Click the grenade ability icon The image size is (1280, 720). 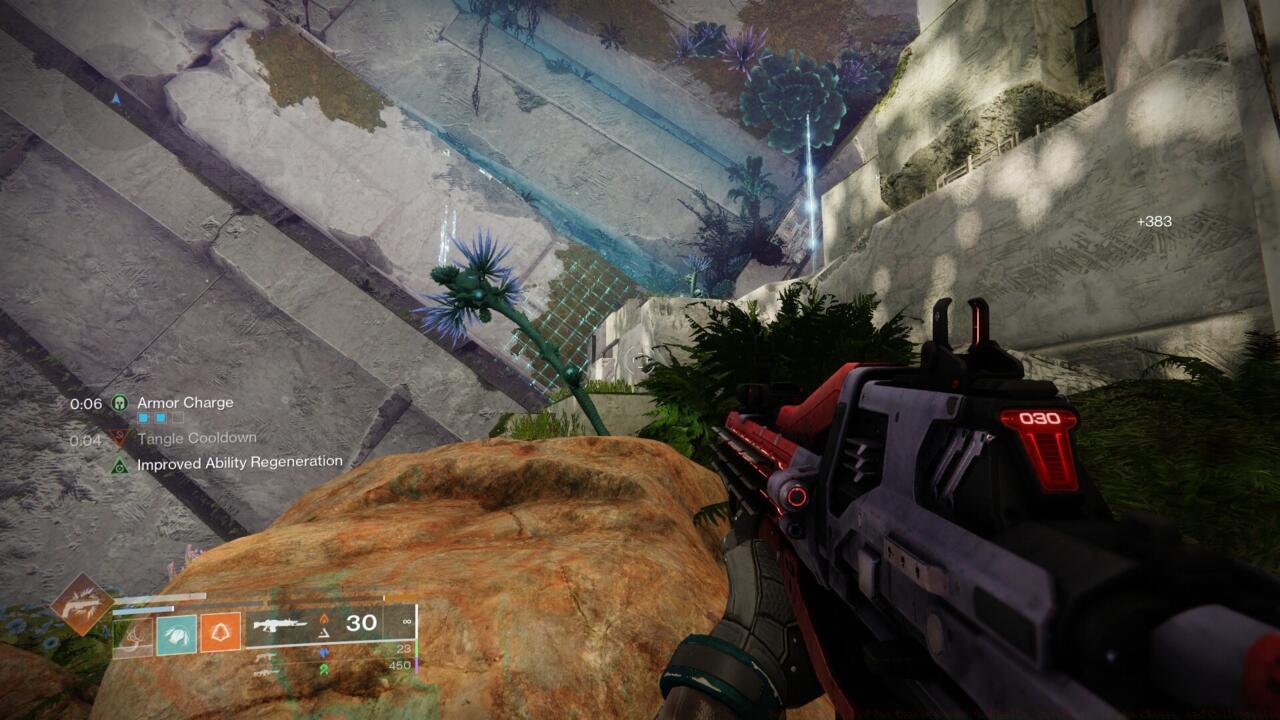[x=219, y=632]
